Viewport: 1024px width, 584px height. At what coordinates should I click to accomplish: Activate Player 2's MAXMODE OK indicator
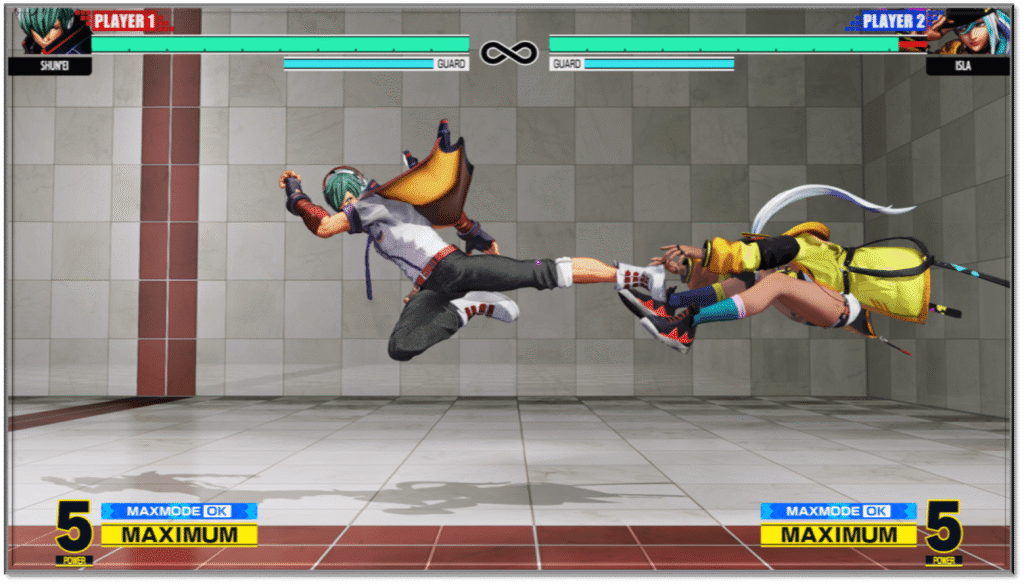[x=838, y=511]
